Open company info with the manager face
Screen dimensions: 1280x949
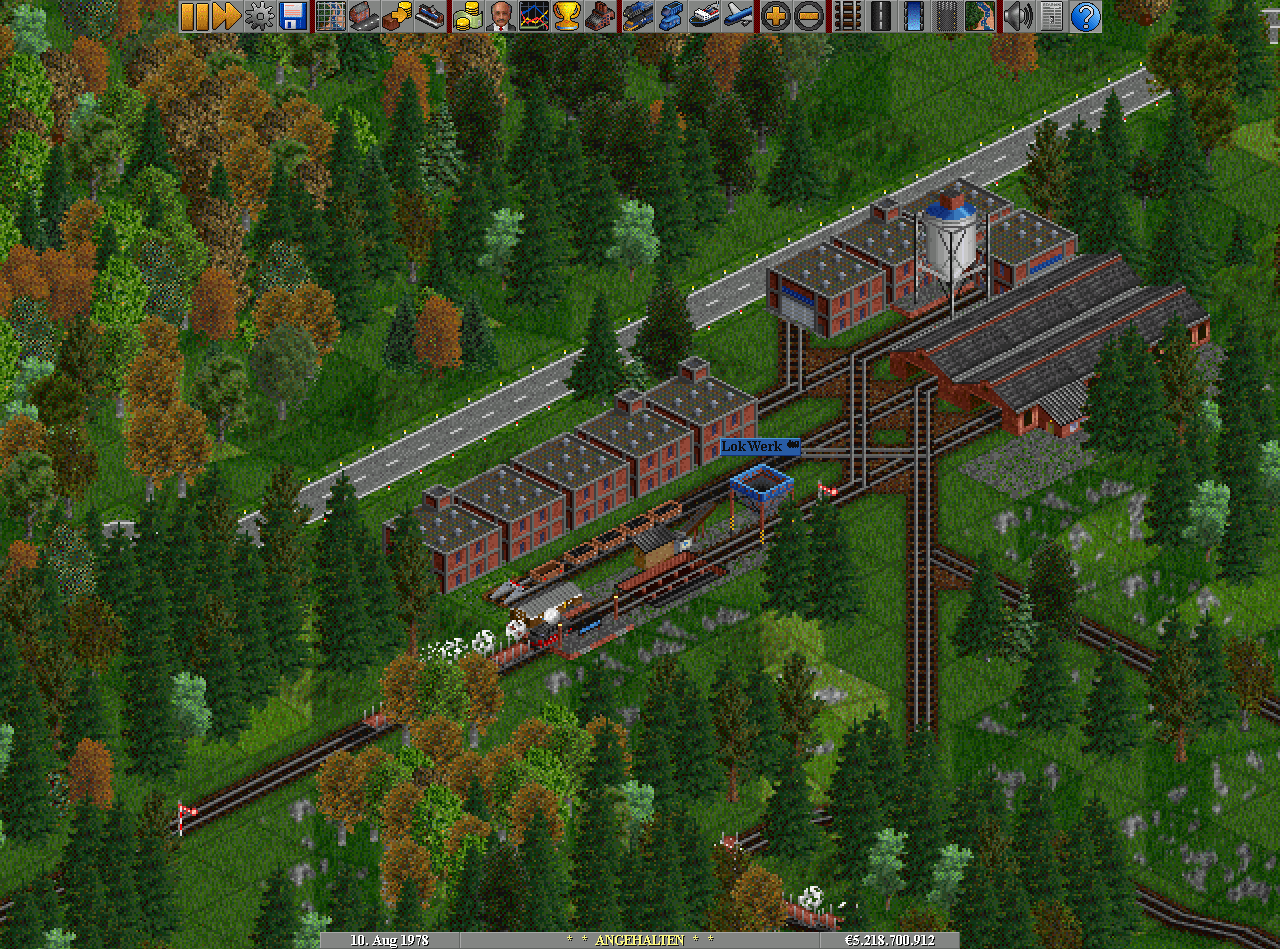click(x=501, y=16)
